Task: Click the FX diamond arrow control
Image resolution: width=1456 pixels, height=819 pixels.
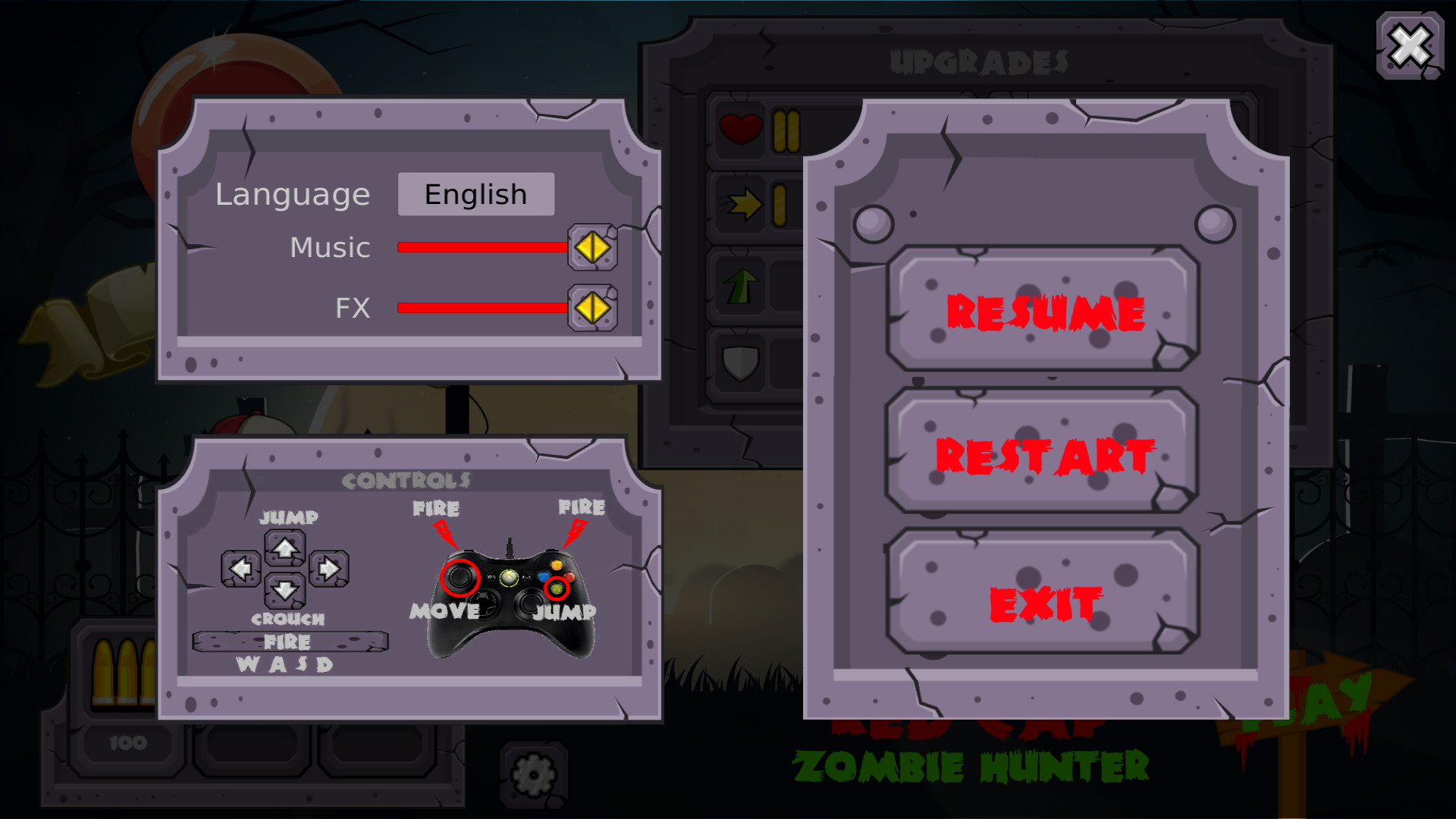Action: [592, 307]
